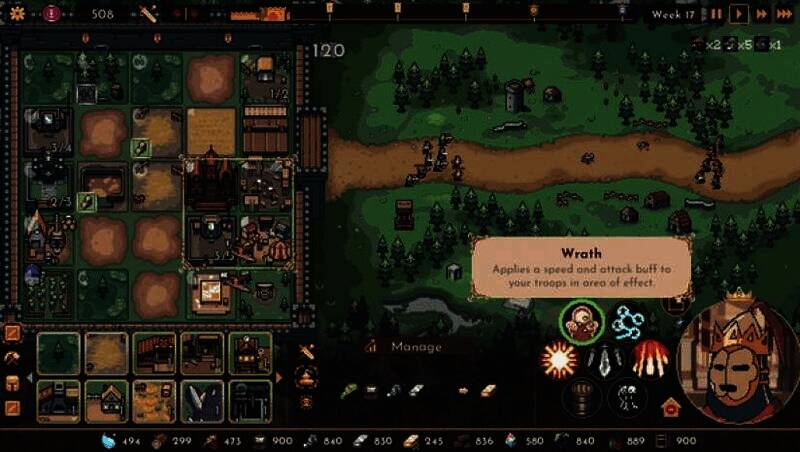
Task: Click the small red house icon
Action: click(x=670, y=406)
